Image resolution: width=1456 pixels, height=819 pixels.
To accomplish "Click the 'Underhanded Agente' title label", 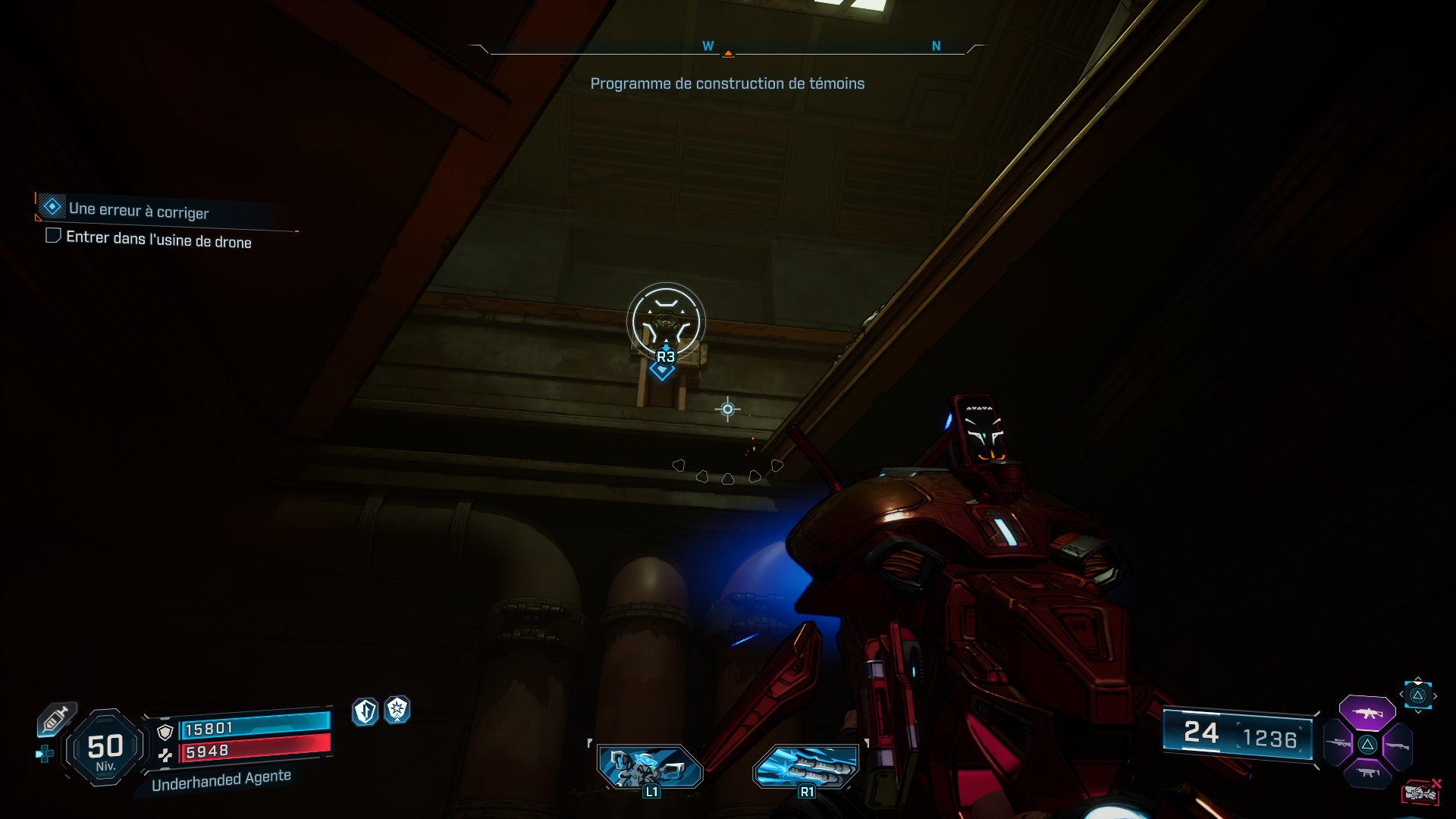I will point(220,776).
